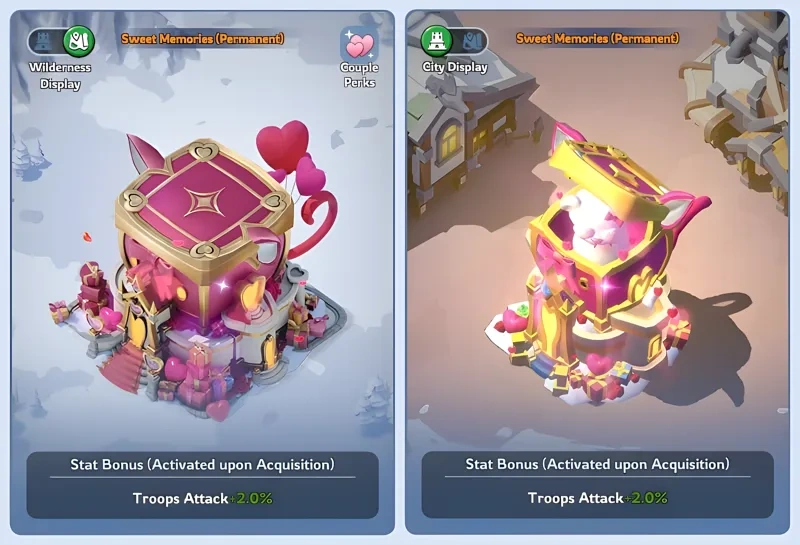Toggle the City Display switch

coord(454,41)
